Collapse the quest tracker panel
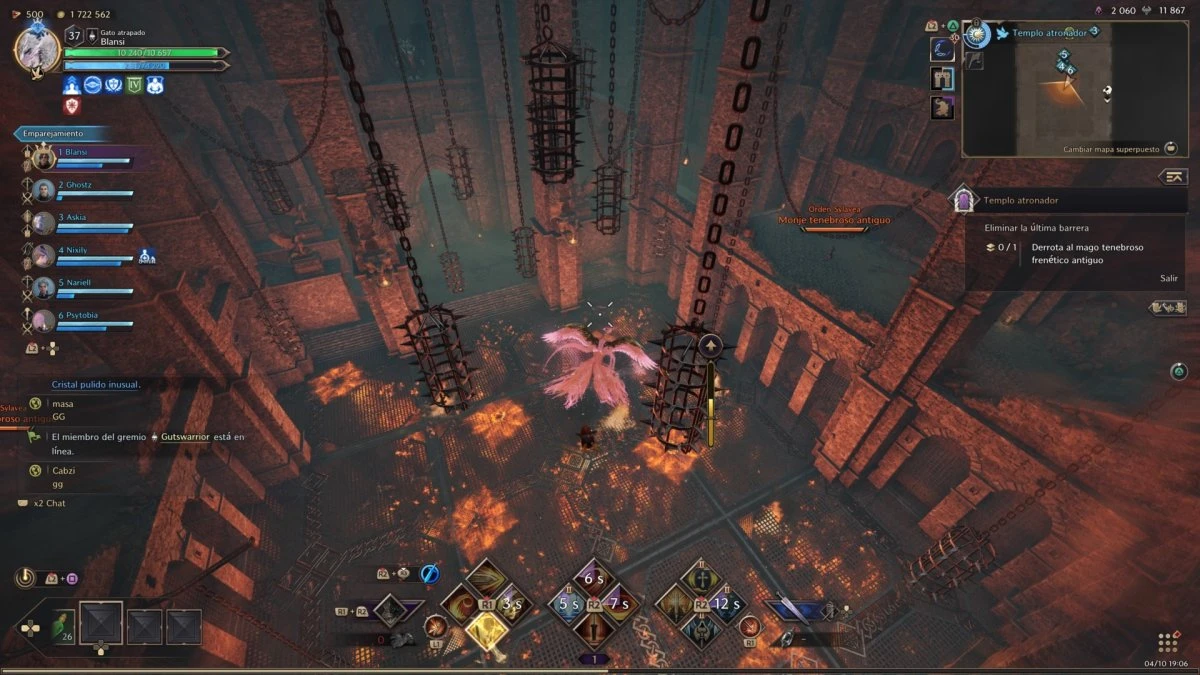The height and width of the screenshot is (675, 1200). (1173, 177)
